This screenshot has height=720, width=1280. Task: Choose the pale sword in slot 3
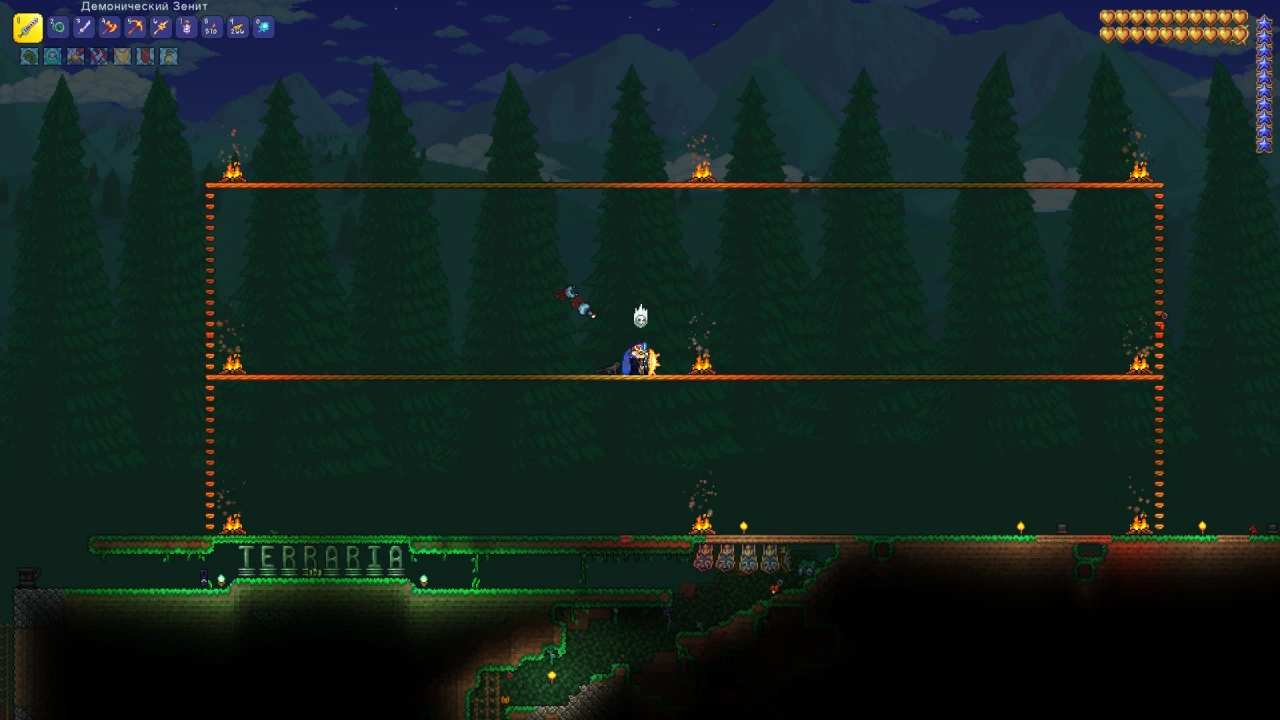coord(84,28)
